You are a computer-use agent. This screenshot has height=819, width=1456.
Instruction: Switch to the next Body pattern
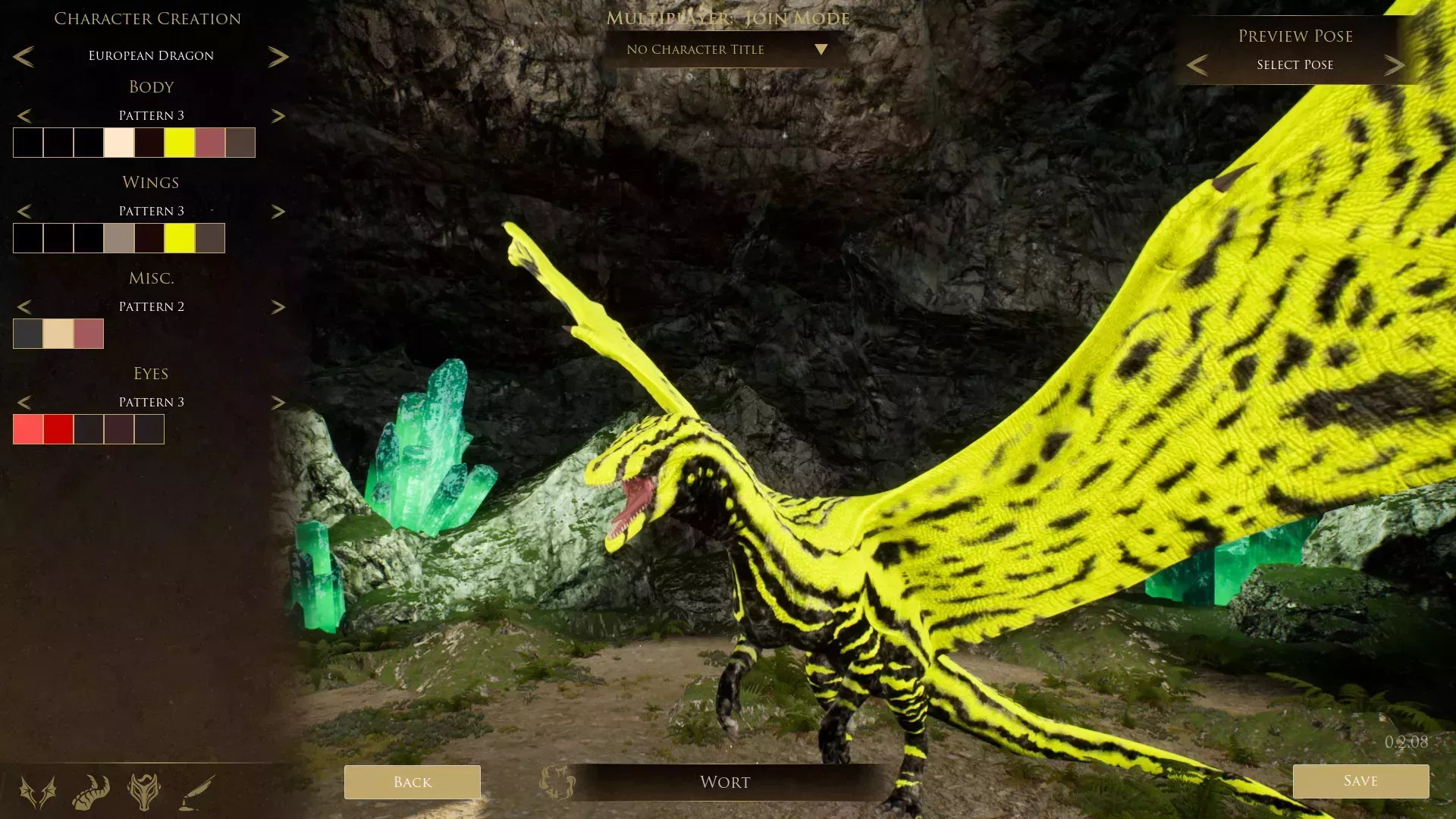279,115
